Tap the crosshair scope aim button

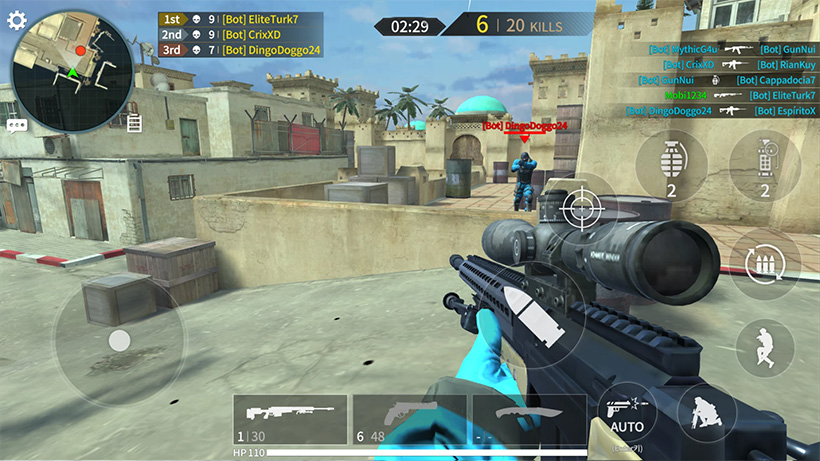[579, 208]
